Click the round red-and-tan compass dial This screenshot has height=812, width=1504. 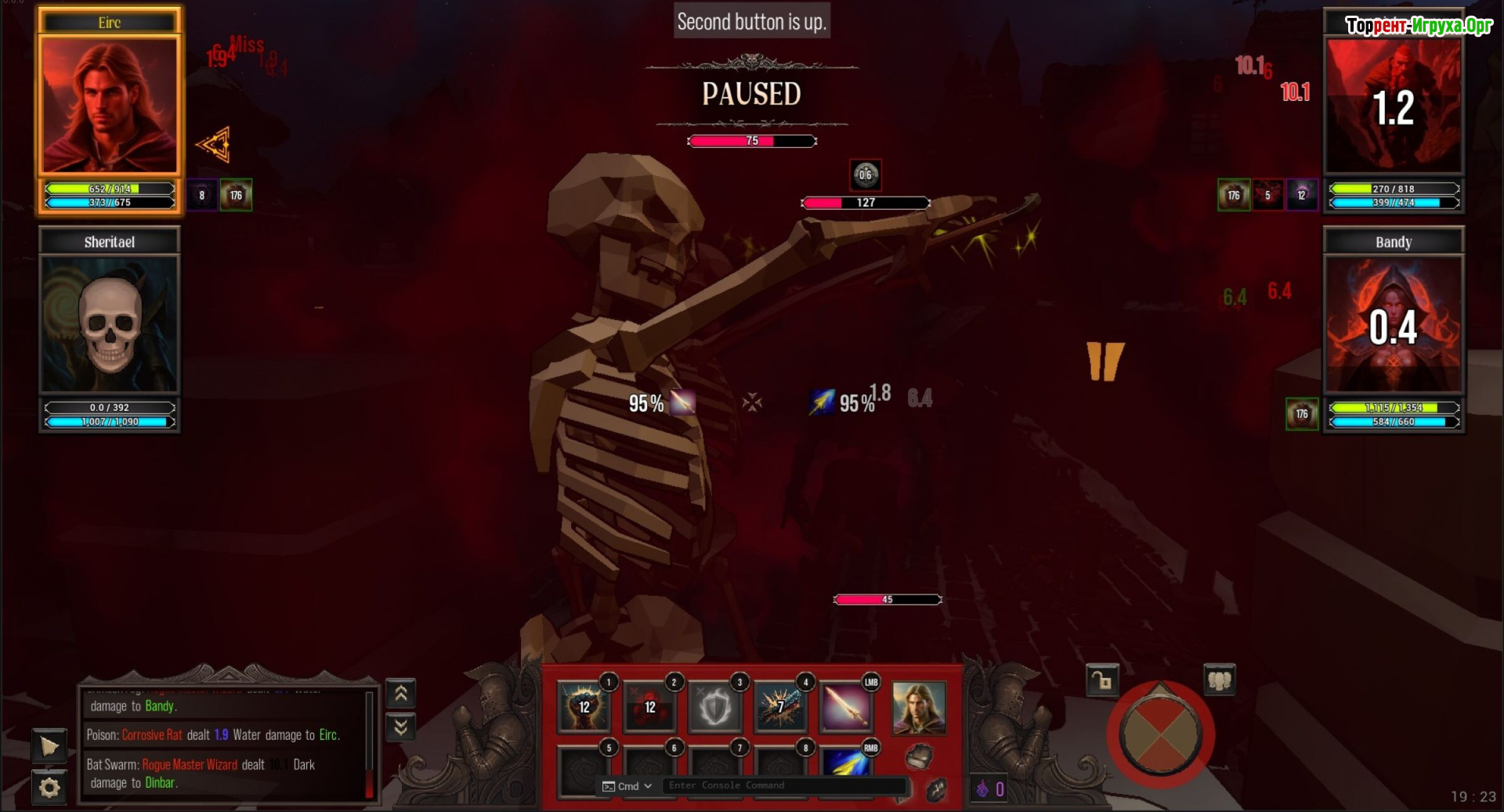click(1160, 734)
